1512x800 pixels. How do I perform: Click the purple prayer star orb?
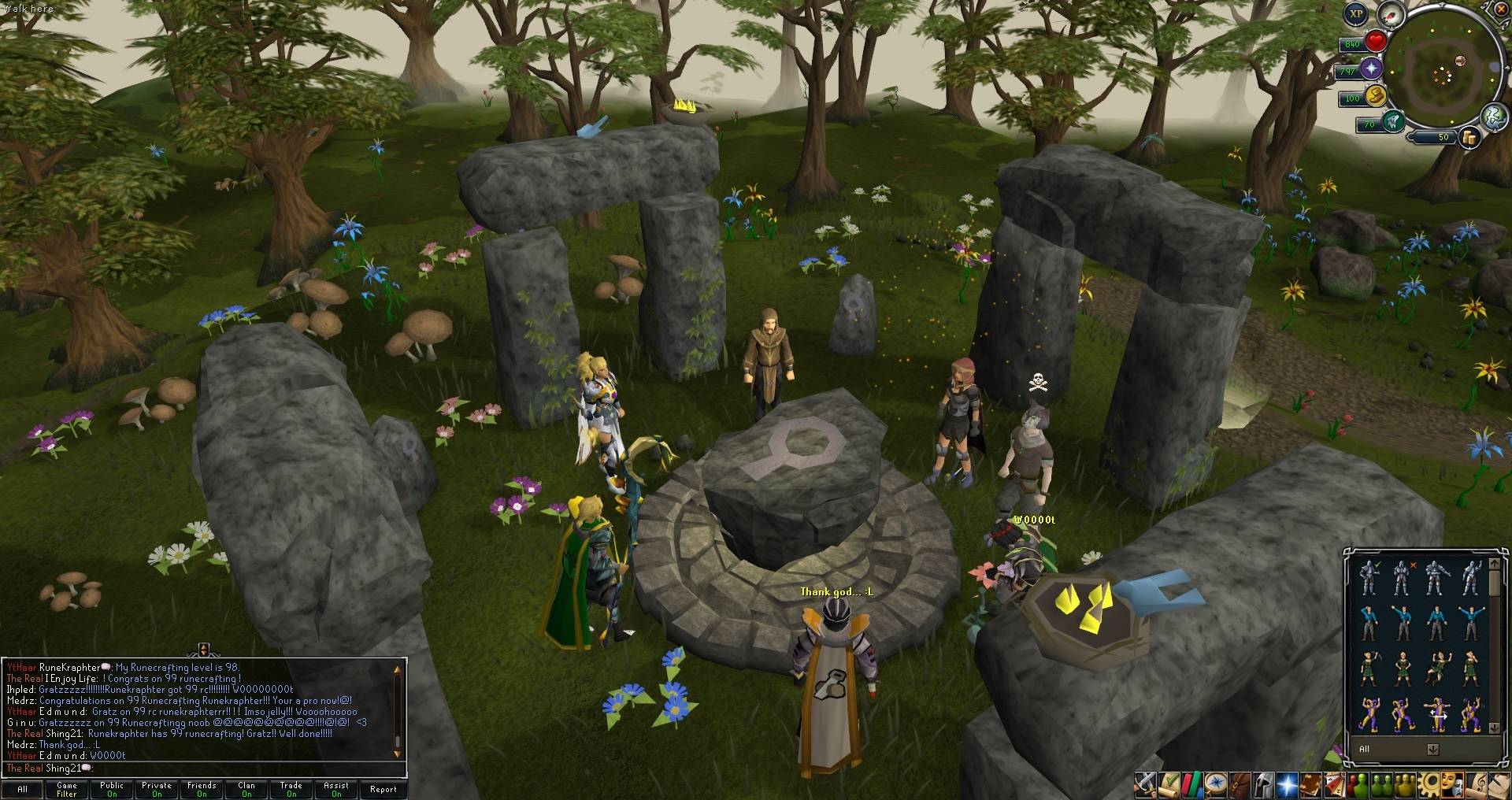(x=1373, y=69)
